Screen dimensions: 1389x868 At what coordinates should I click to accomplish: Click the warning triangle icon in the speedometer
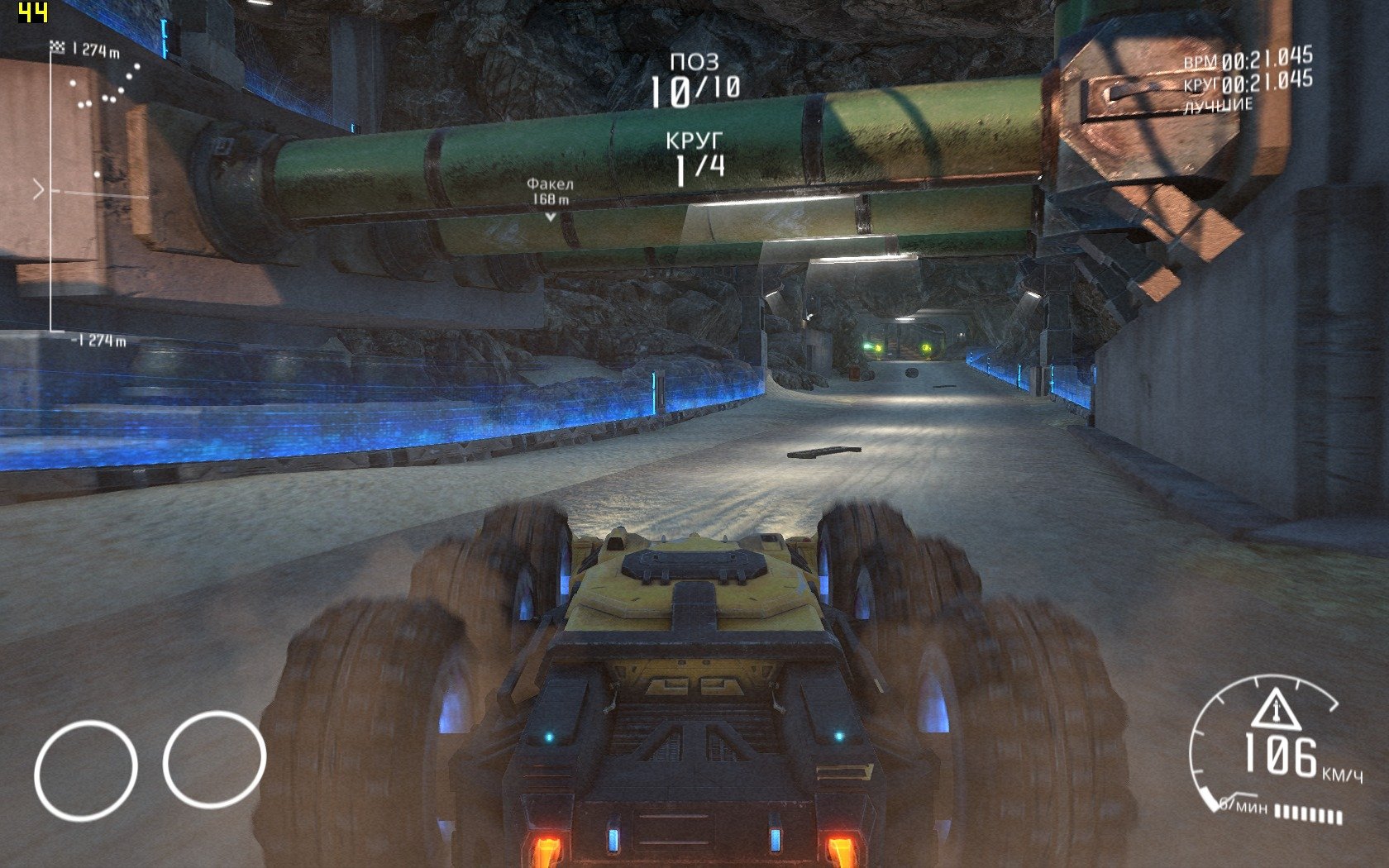[x=1275, y=709]
